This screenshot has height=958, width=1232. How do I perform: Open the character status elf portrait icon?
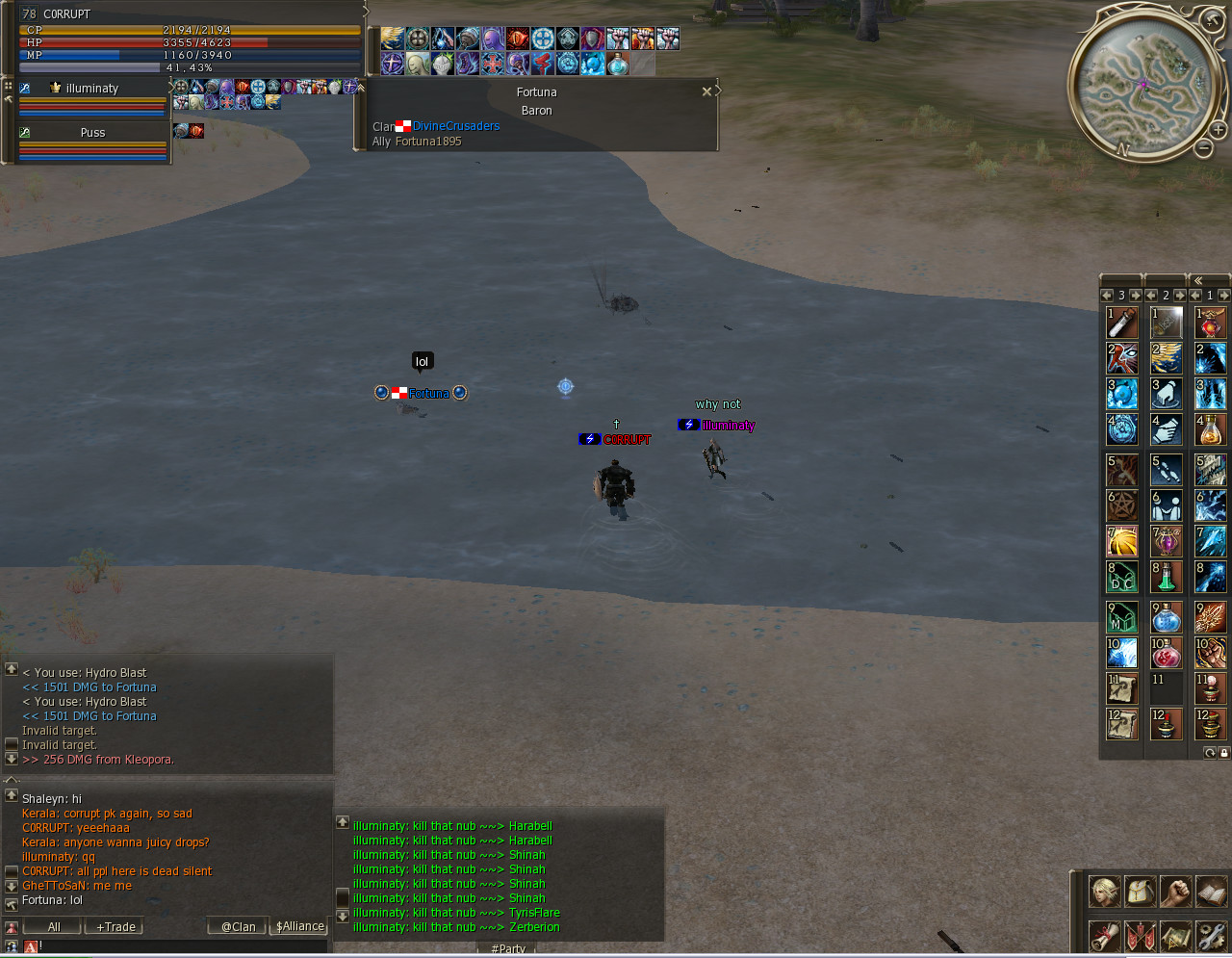pos(1104,892)
